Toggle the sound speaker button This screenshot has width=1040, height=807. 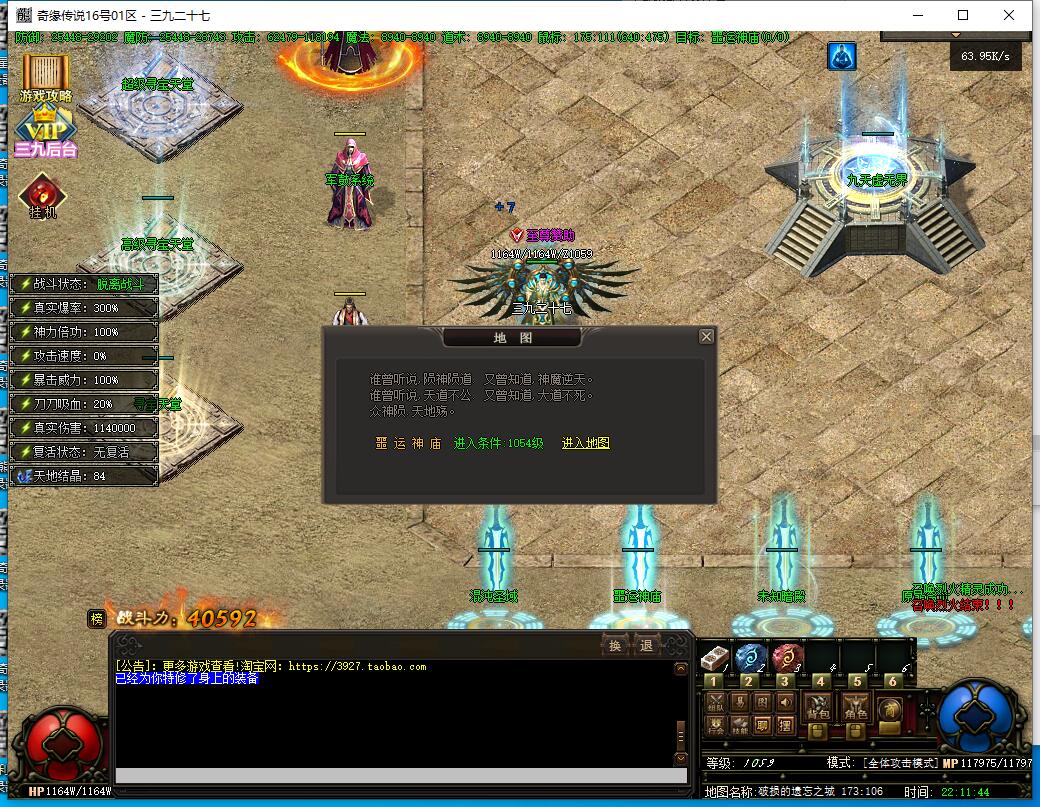785,703
